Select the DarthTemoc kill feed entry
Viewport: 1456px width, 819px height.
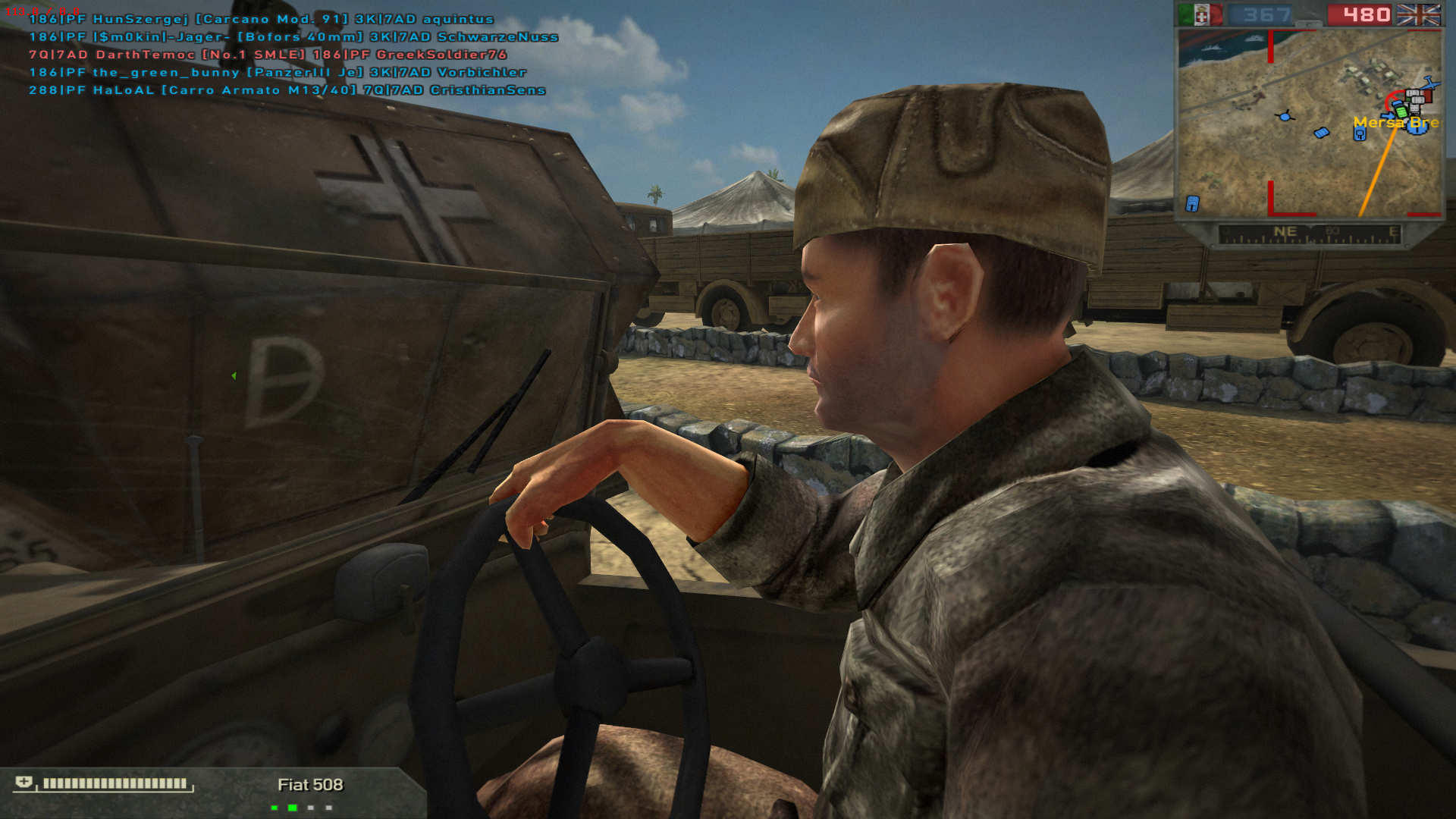268,55
